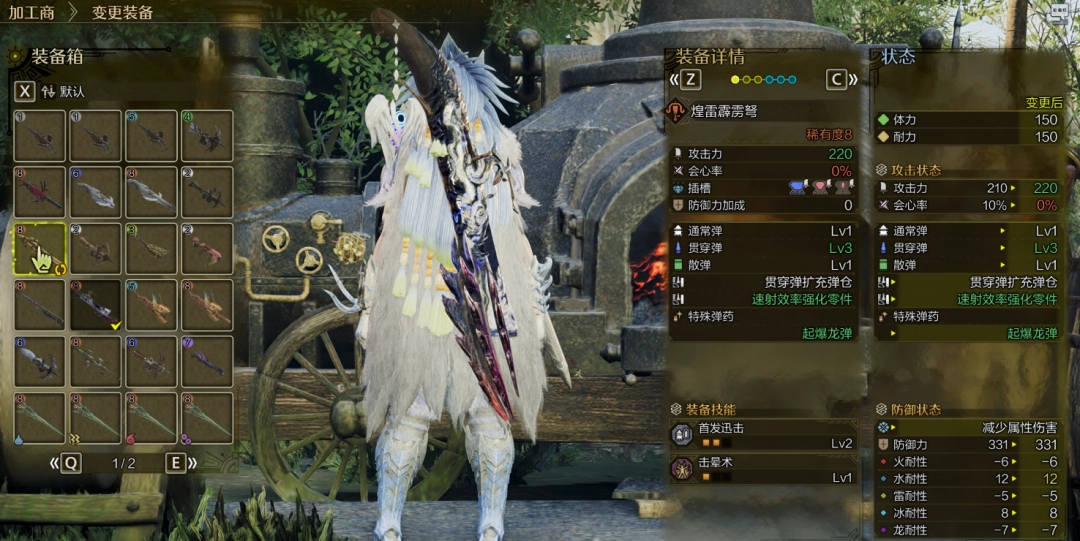Select the highlighted weapon slot with yellow border
This screenshot has width=1080, height=541.
(40, 249)
